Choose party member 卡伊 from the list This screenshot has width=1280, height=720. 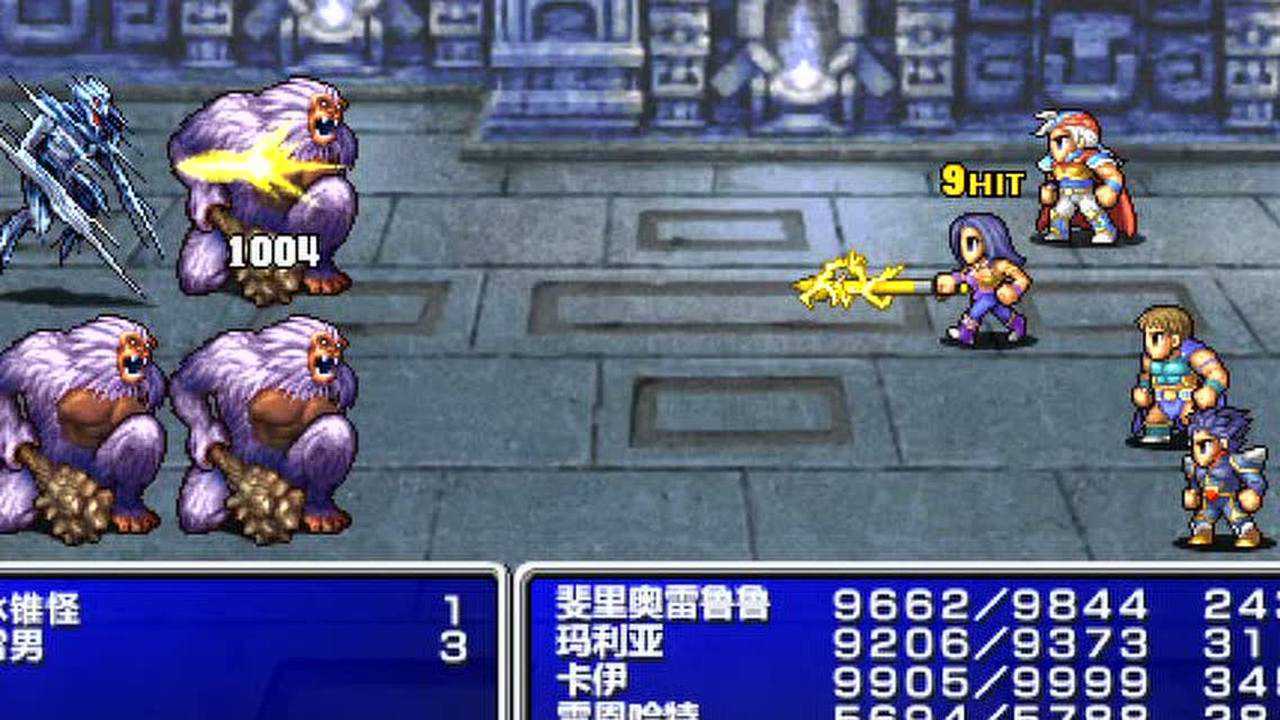pos(592,681)
